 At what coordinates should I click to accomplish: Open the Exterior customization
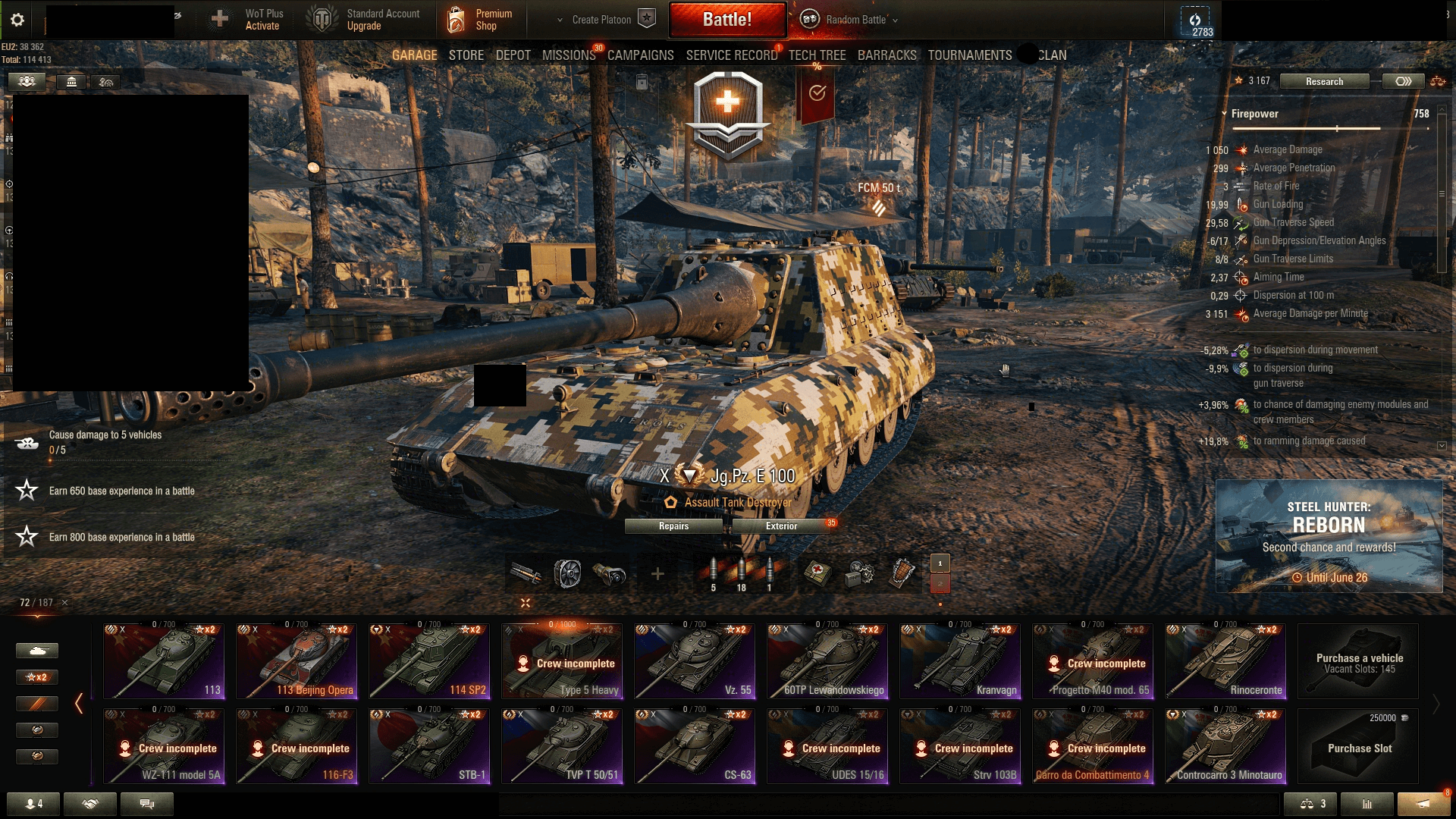tap(781, 526)
